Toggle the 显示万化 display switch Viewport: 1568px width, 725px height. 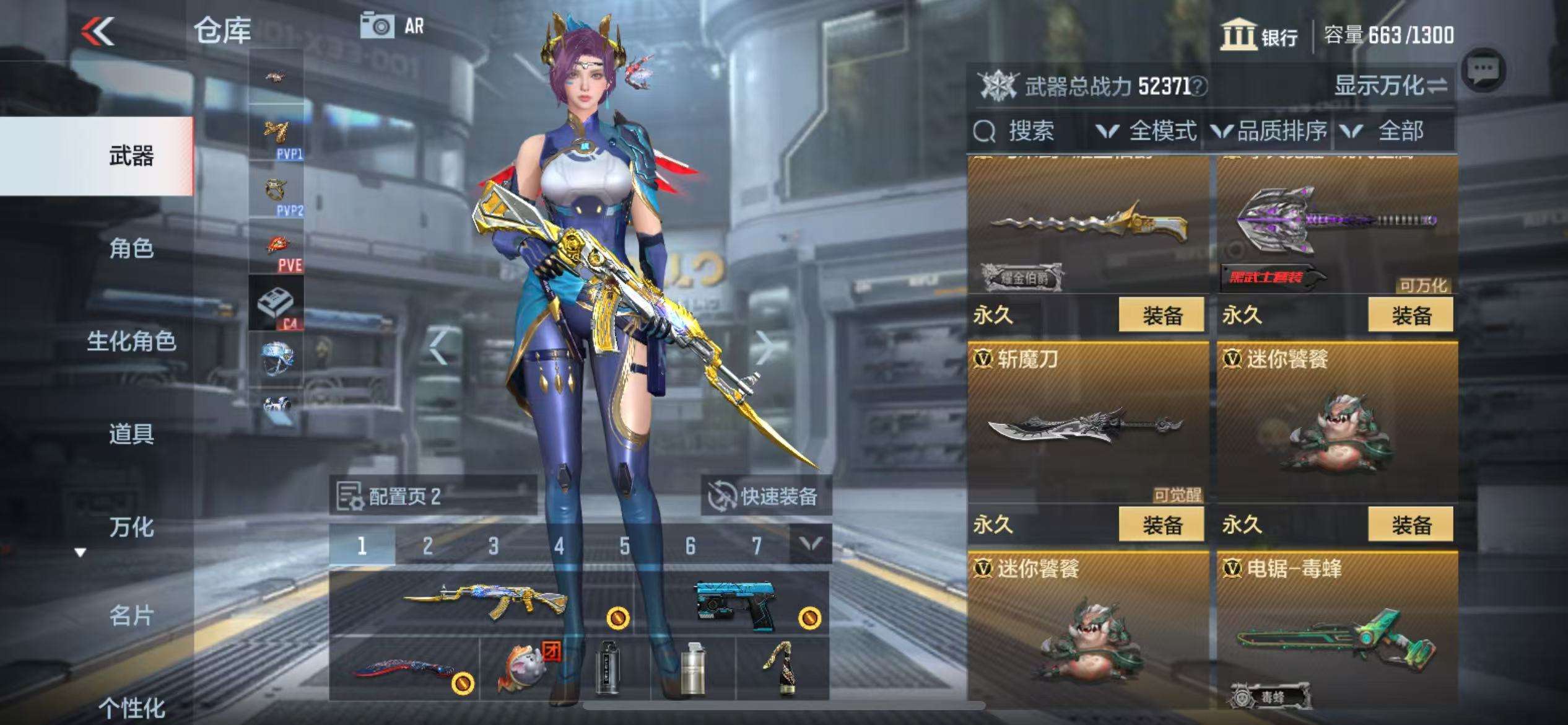(1390, 86)
